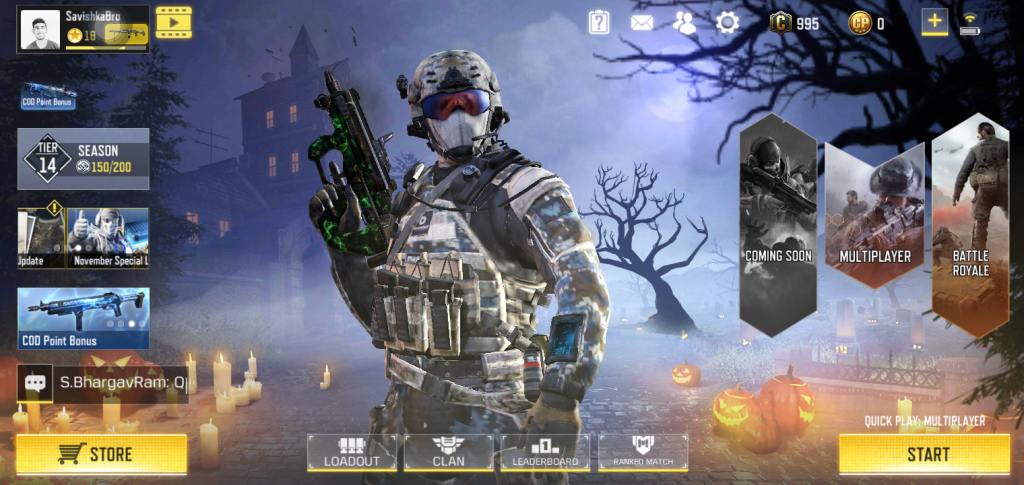Open the Store
The image size is (1024, 485).
click(x=101, y=454)
